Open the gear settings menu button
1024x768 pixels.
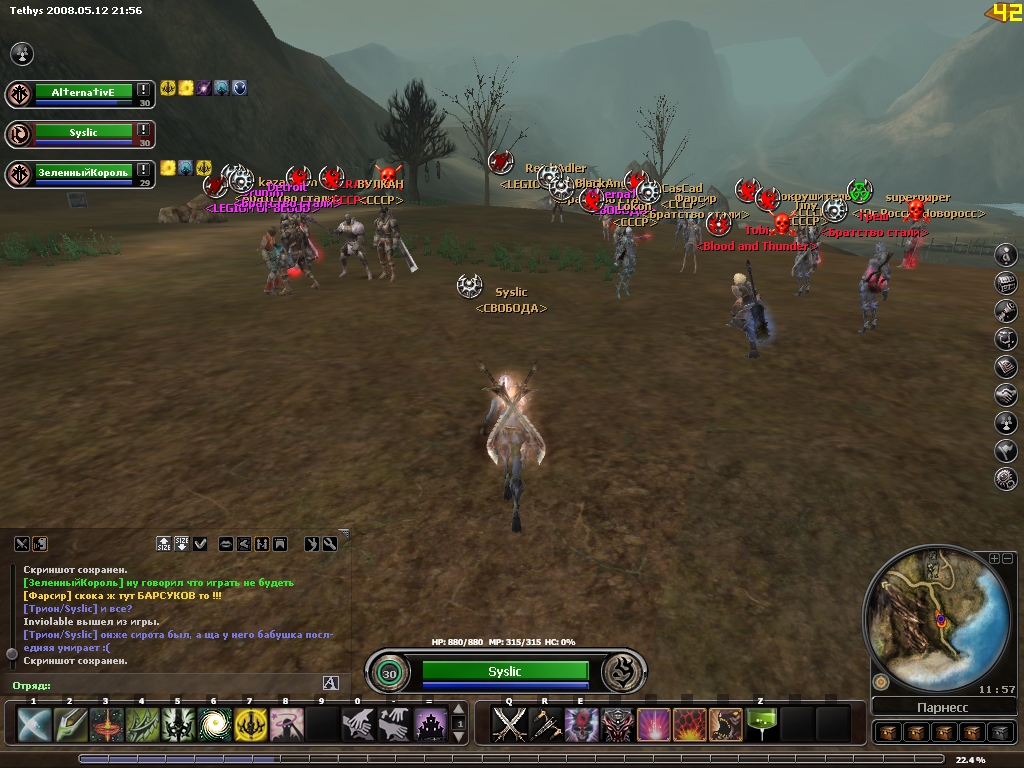coord(1006,480)
